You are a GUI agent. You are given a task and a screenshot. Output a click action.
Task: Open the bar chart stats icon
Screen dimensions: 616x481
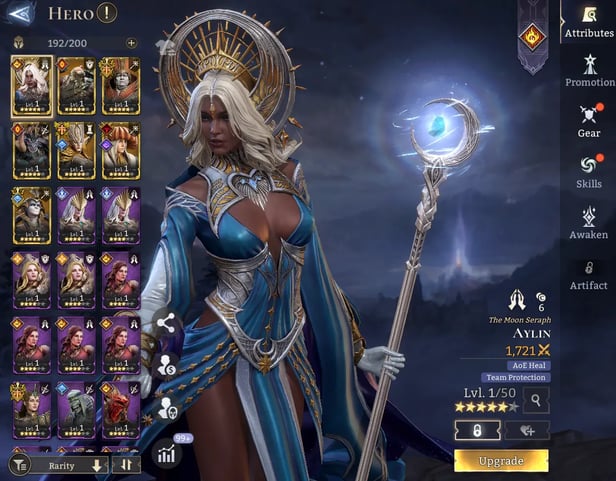point(166,452)
